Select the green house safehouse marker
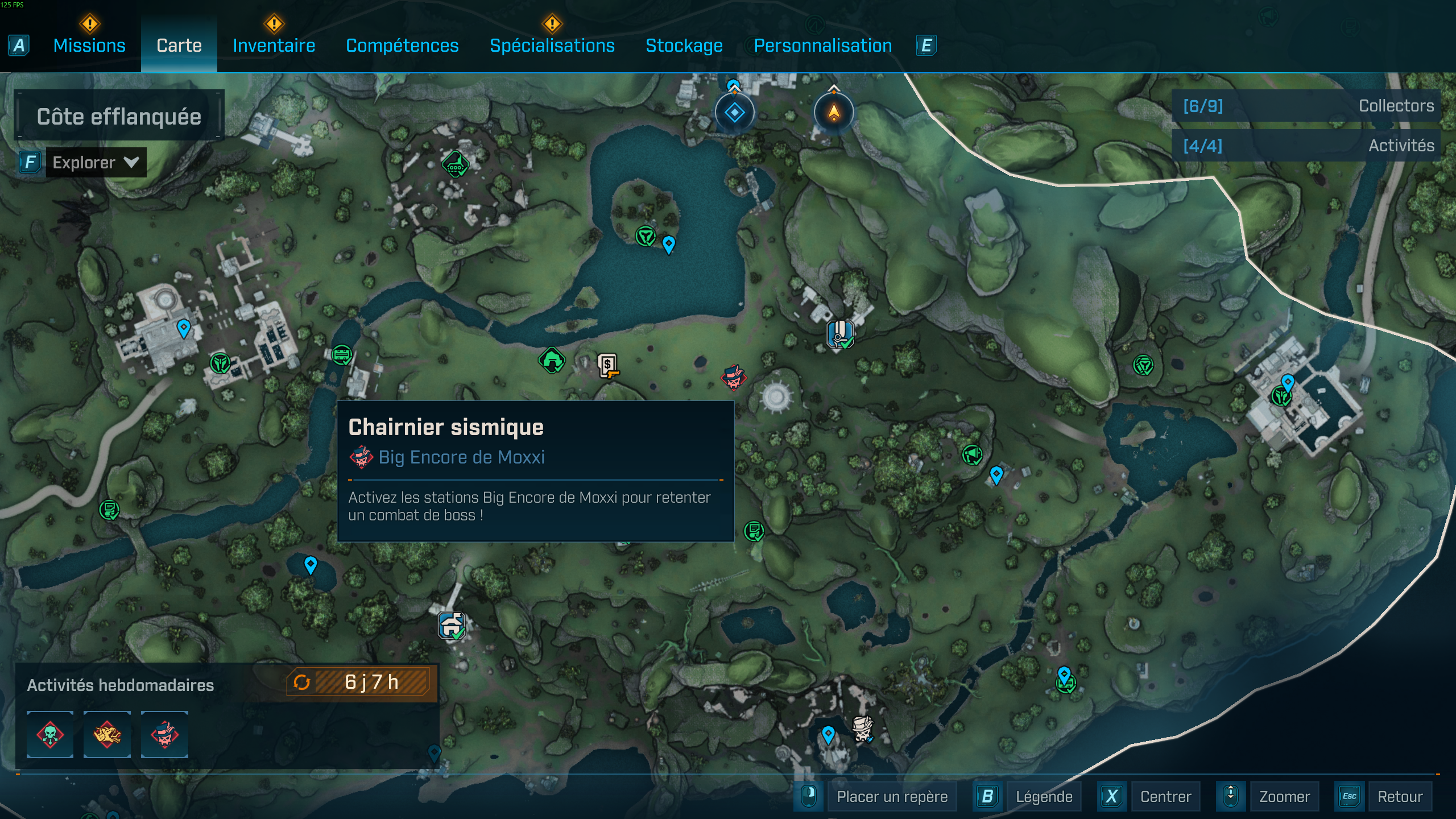Image resolution: width=1456 pixels, height=819 pixels. pyautogui.click(x=551, y=360)
